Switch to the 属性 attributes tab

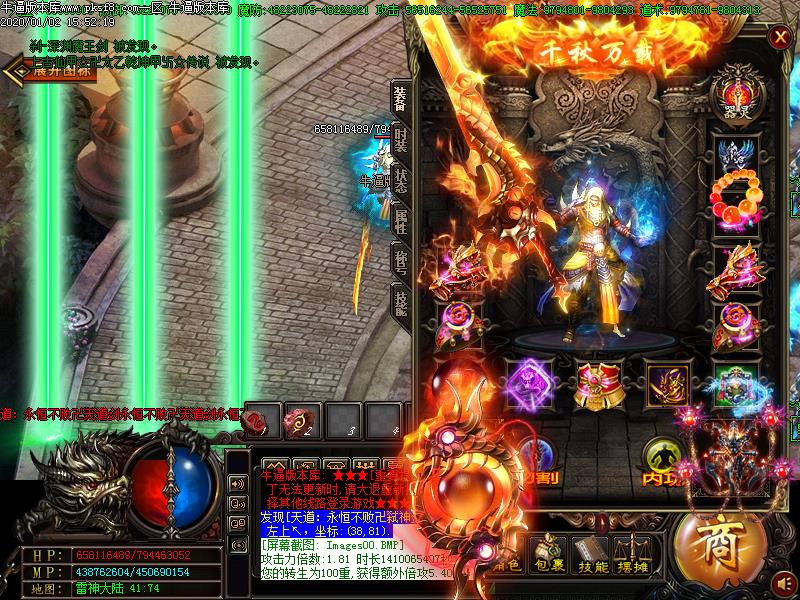[400, 223]
